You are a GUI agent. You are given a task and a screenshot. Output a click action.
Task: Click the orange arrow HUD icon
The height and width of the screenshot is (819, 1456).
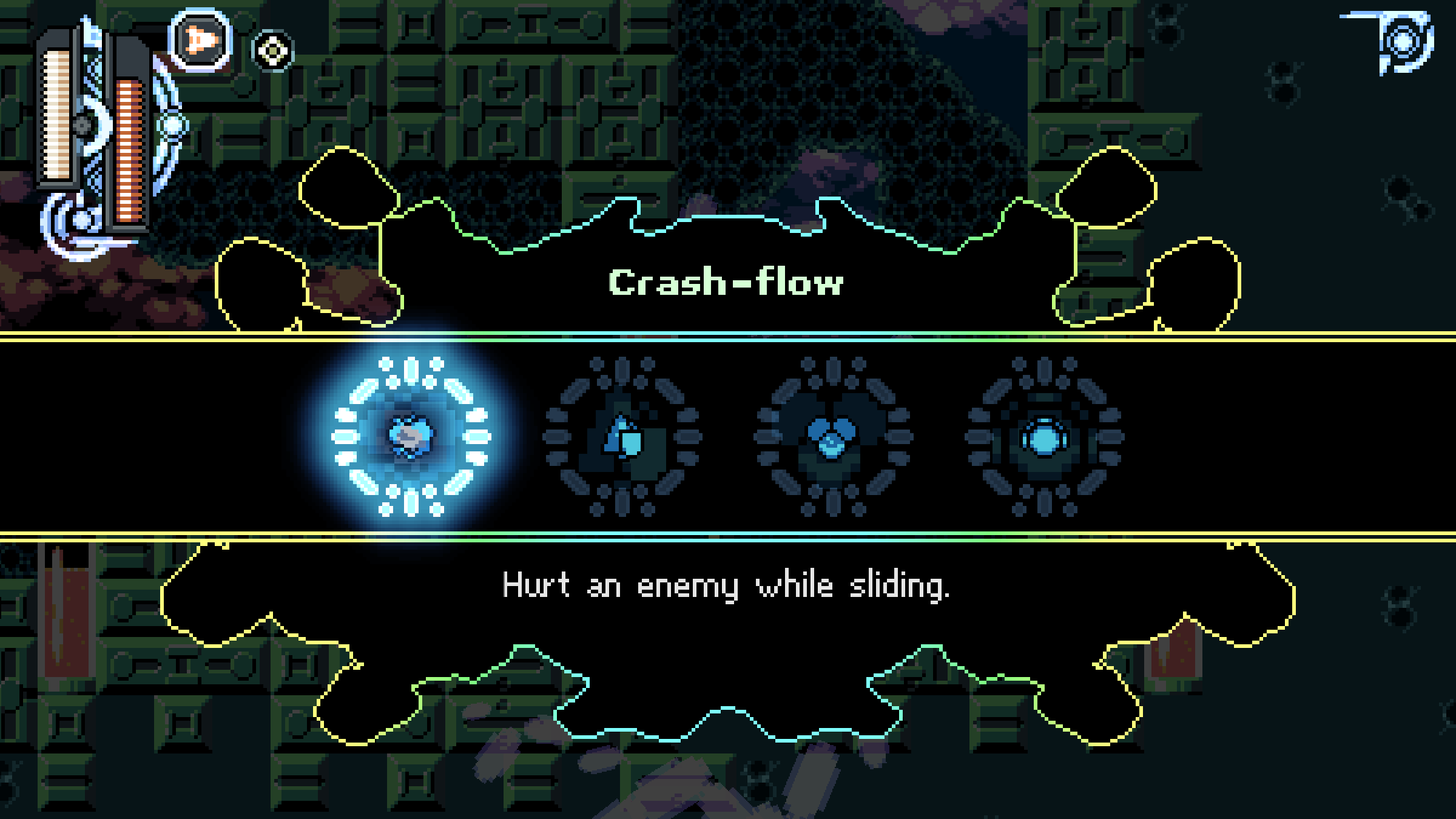(200, 40)
